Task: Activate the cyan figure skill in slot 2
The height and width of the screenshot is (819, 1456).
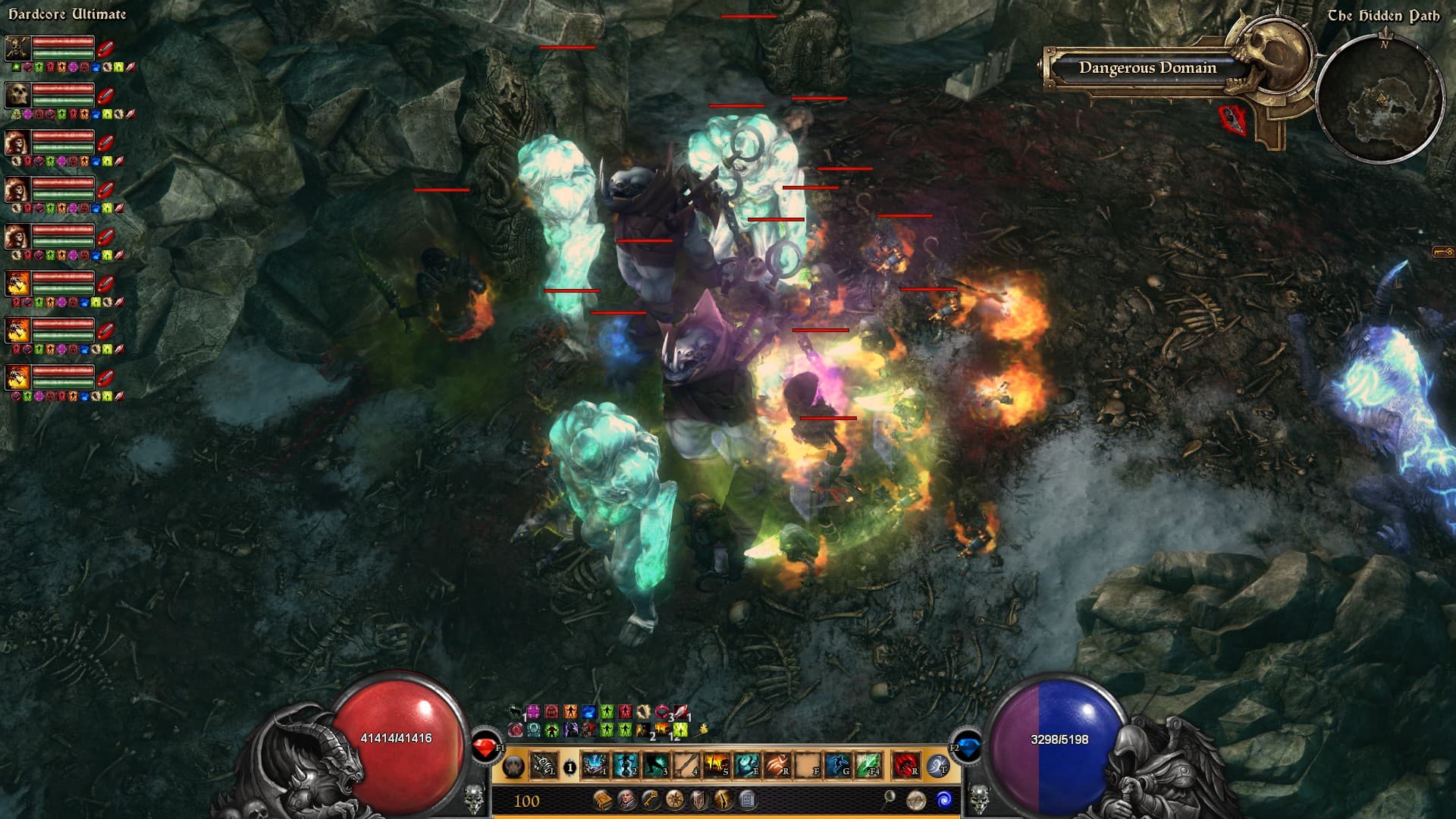Action: (x=626, y=766)
